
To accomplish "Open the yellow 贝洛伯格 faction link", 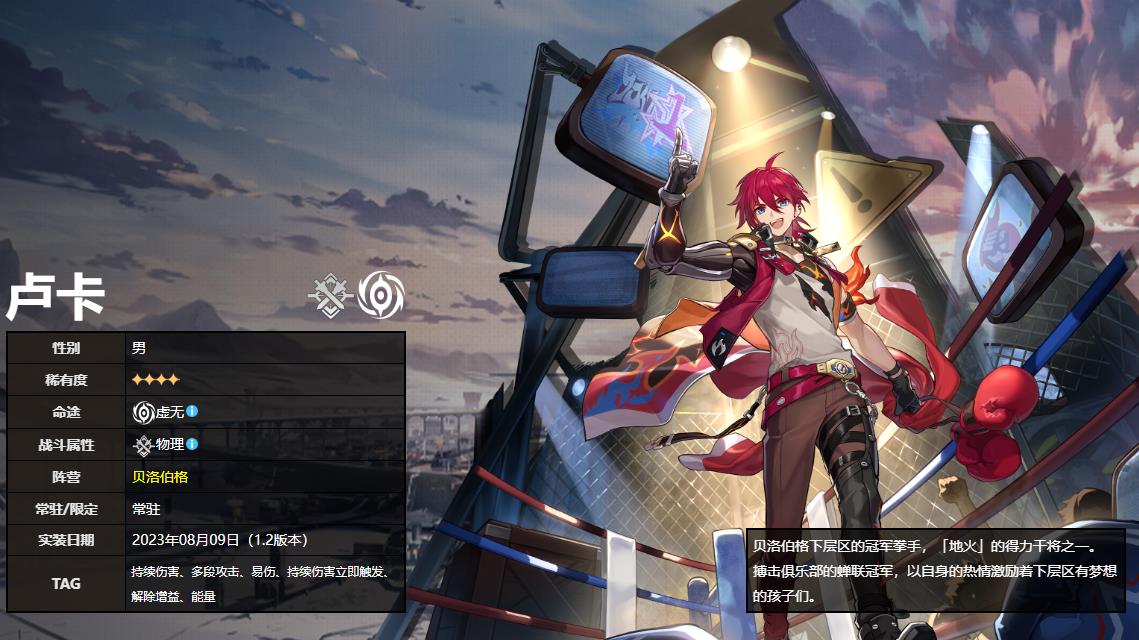I will point(160,477).
